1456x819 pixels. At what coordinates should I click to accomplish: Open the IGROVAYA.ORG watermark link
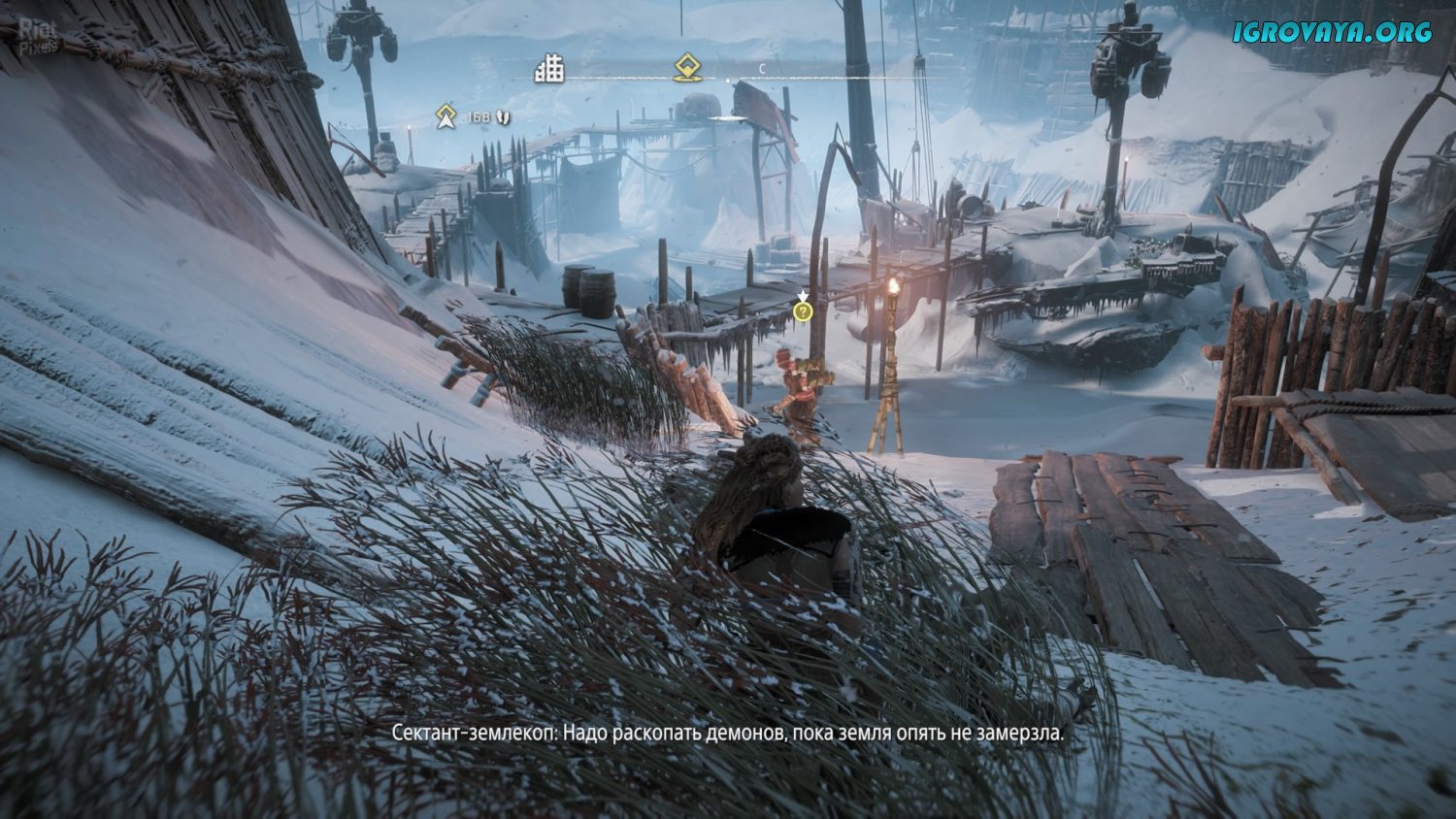(x=1332, y=32)
